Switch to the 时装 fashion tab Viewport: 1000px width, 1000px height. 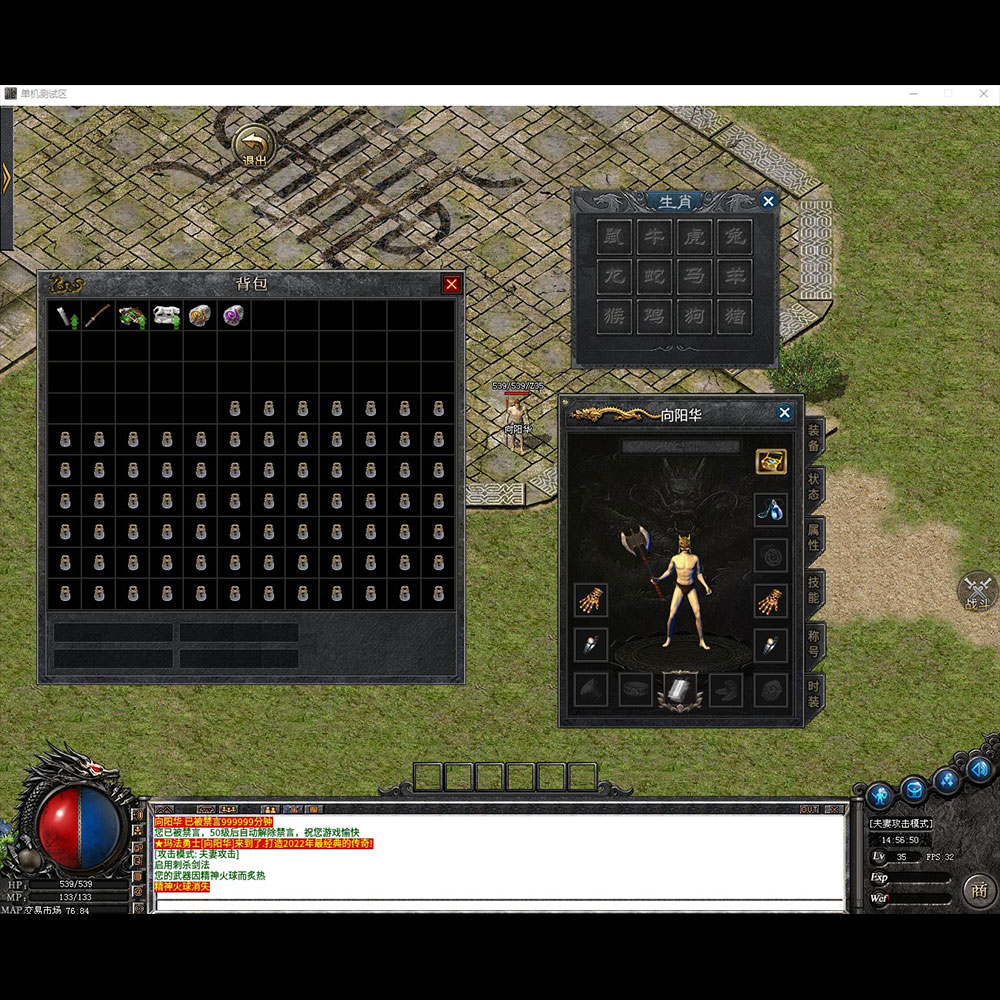pyautogui.click(x=814, y=692)
